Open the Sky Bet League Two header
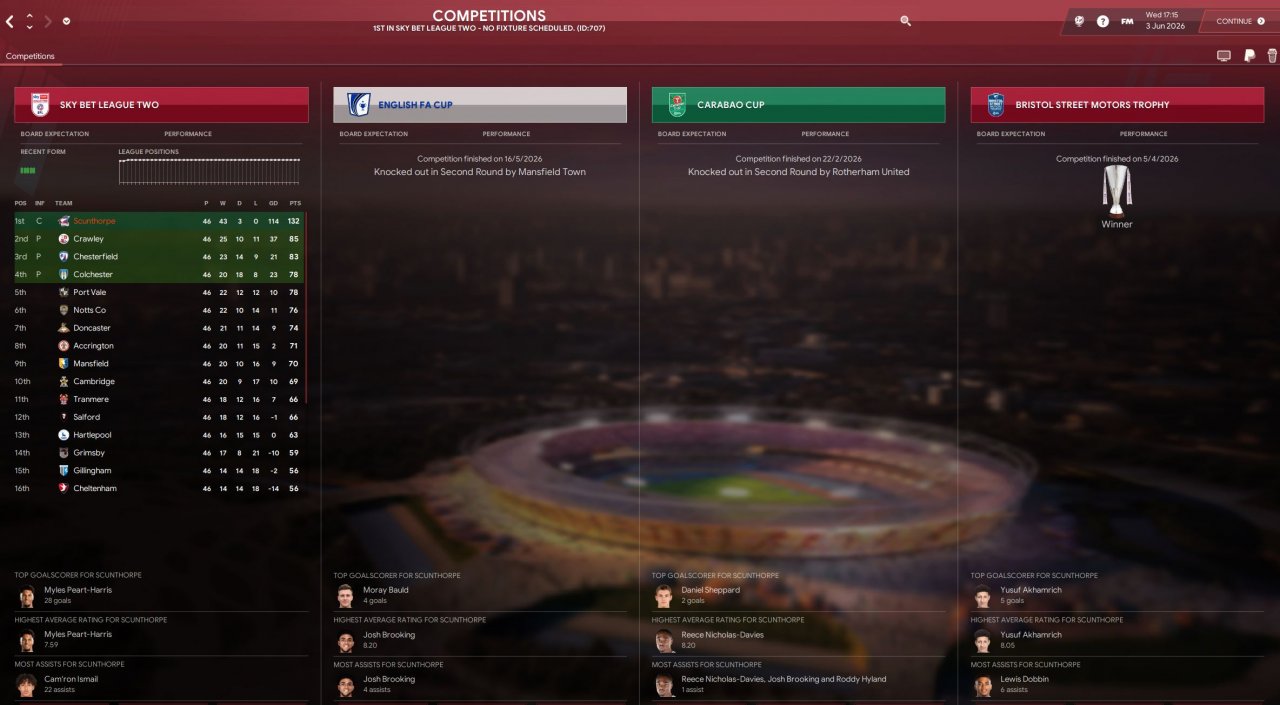Screen dimensions: 1280x705 pyautogui.click(x=161, y=105)
